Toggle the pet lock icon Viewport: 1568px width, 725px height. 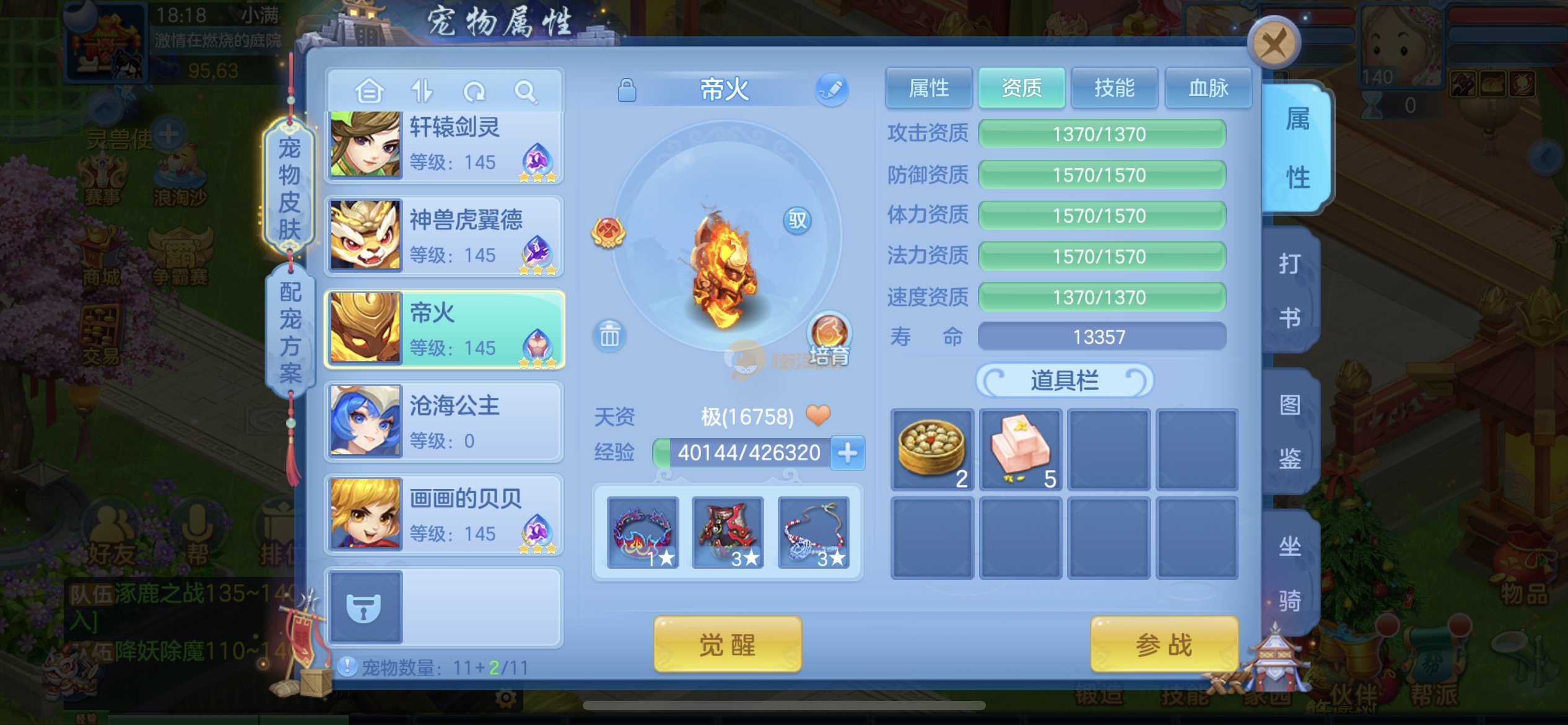pos(627,90)
